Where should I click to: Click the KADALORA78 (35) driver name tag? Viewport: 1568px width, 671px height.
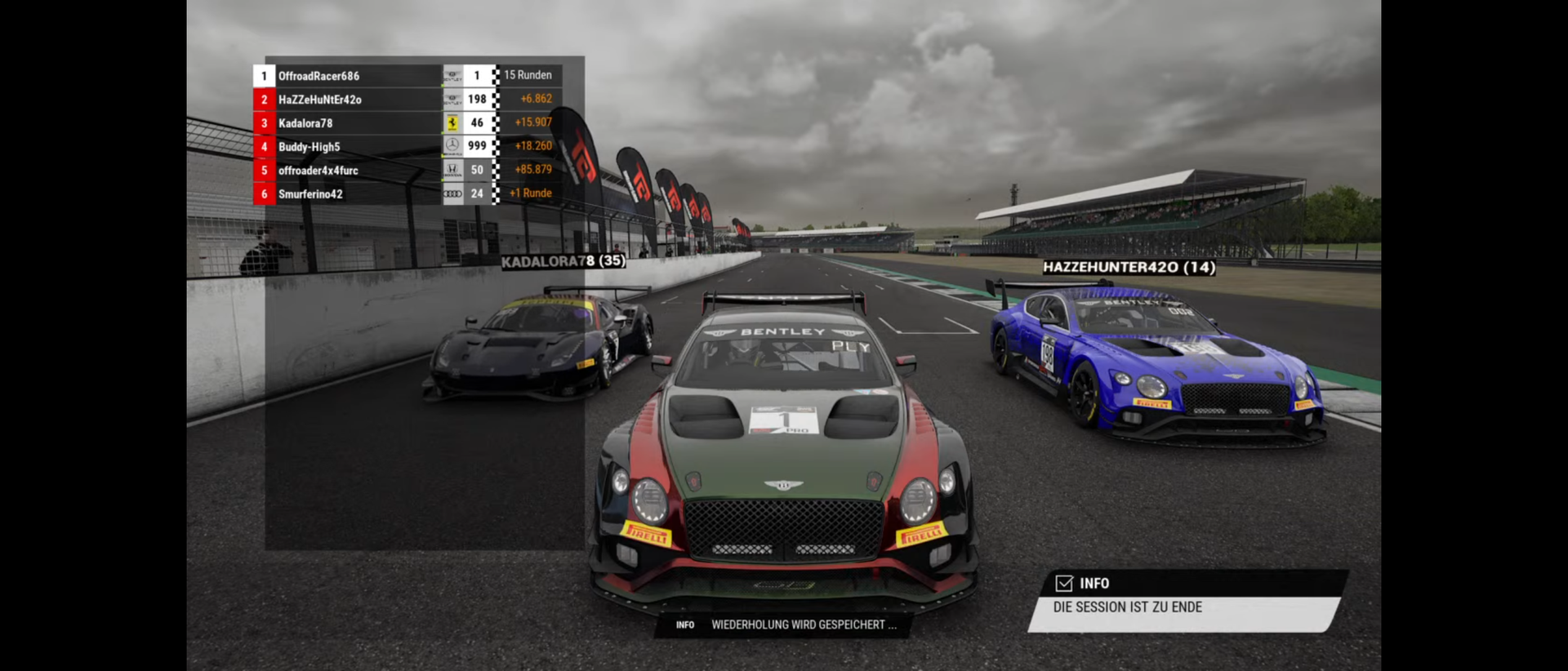(x=563, y=261)
